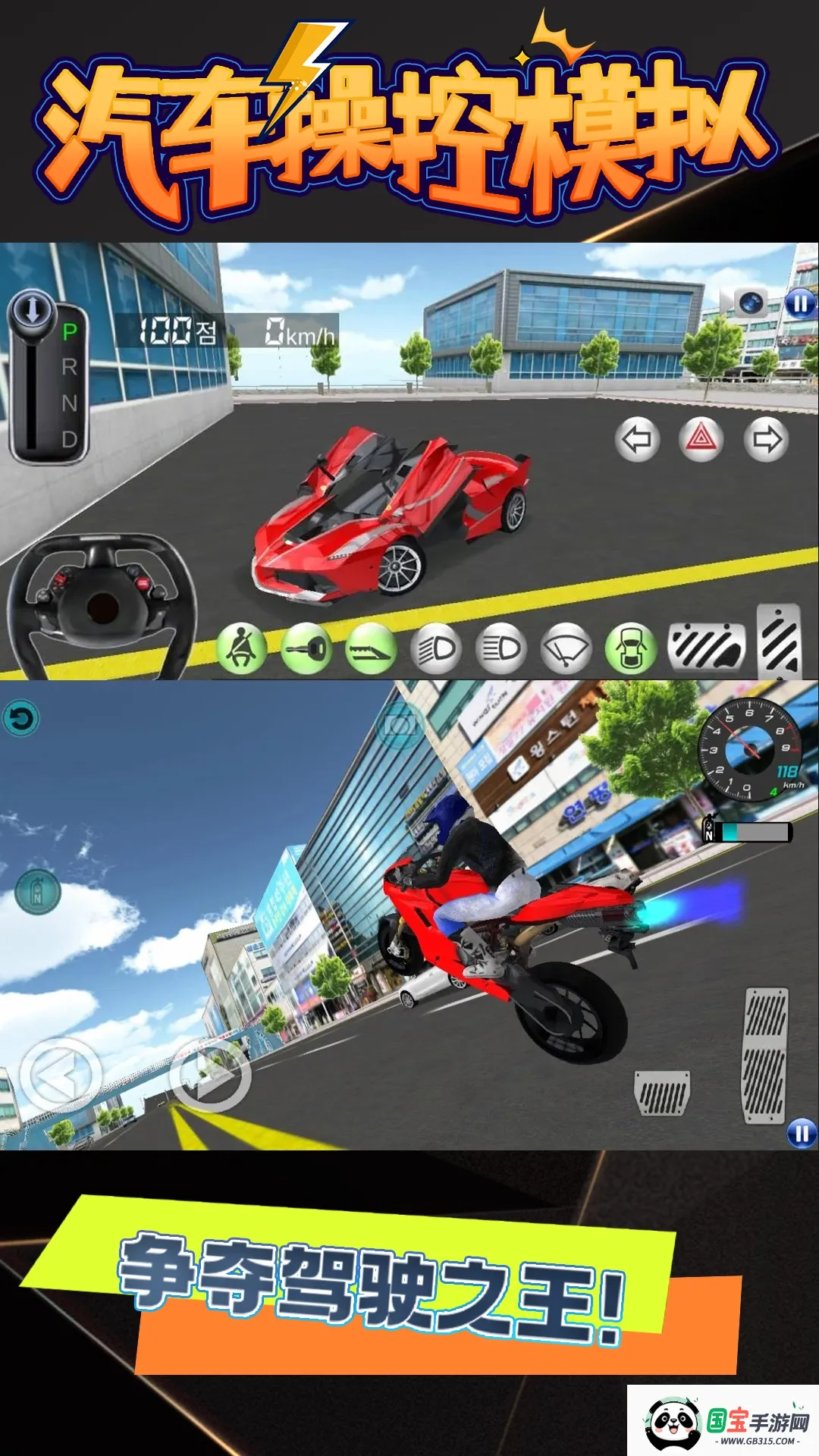Image resolution: width=819 pixels, height=1456 pixels.
Task: Steer motorcycle left with round arrow button
Action: [x=61, y=1075]
